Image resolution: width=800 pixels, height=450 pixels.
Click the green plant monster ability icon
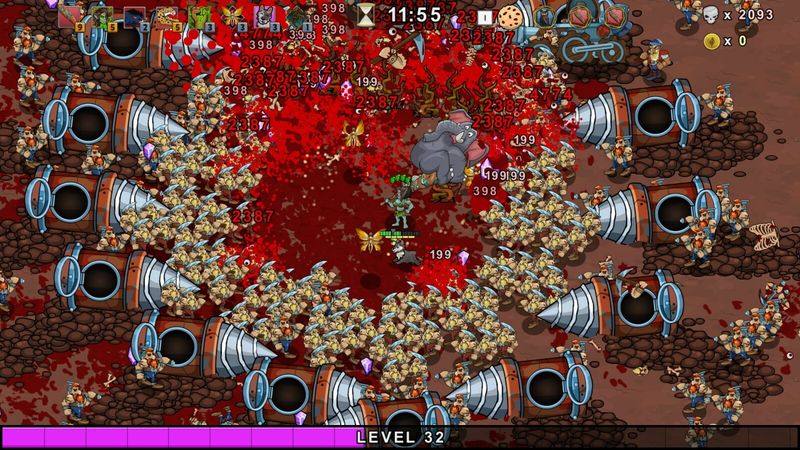[x=200, y=14]
